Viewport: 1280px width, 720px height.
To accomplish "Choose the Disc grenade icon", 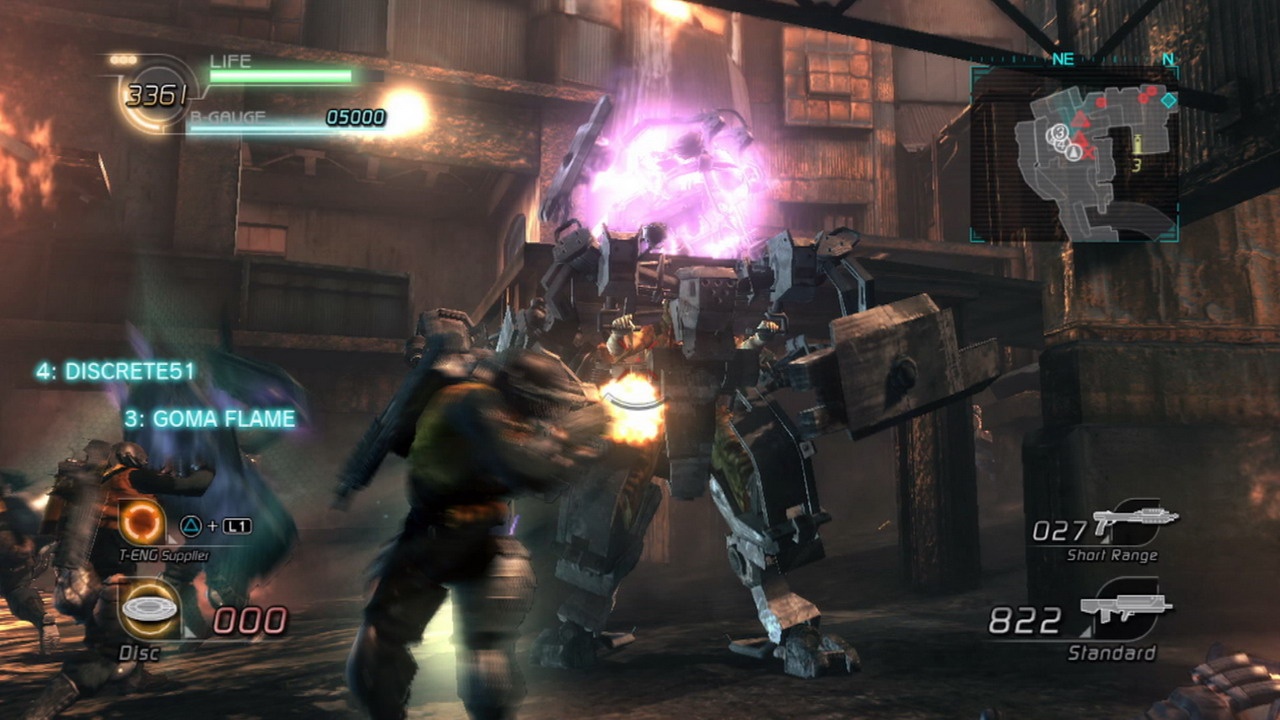I will click(x=150, y=609).
